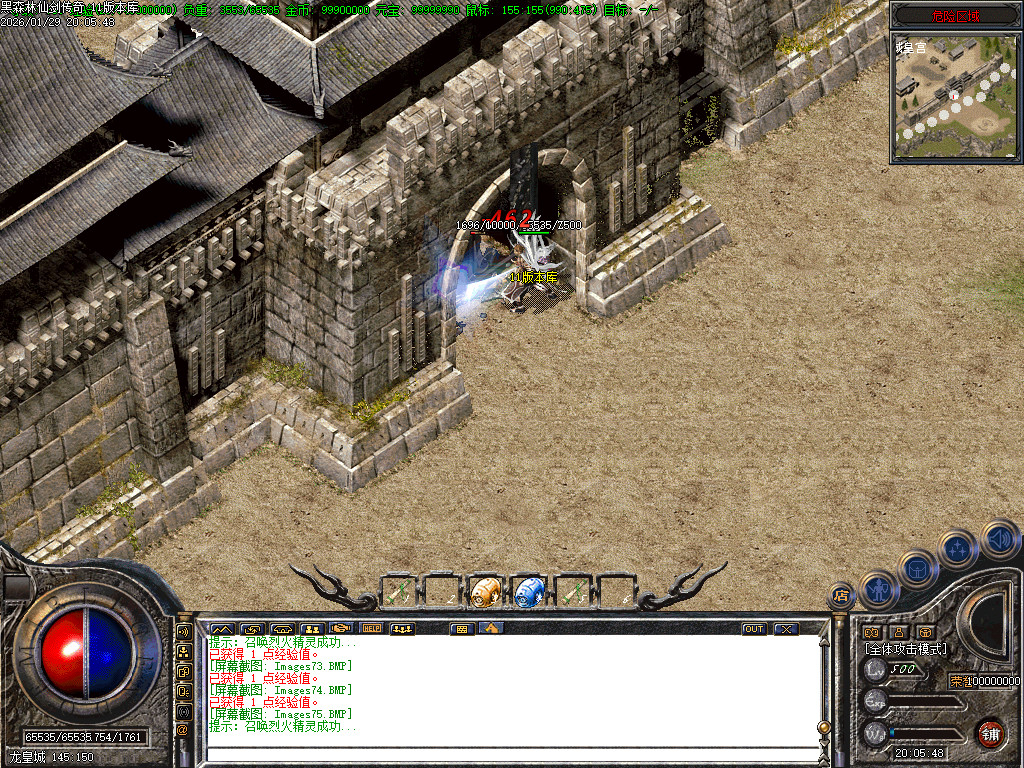Close the game with the X button
Viewport: 1024px width, 768px height.
(x=787, y=629)
